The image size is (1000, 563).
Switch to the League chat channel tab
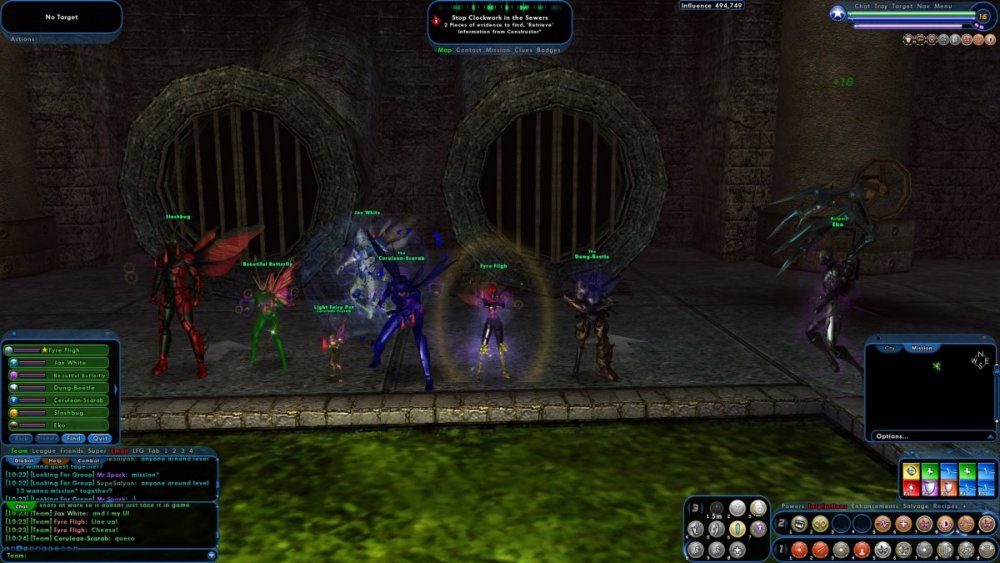[45, 451]
